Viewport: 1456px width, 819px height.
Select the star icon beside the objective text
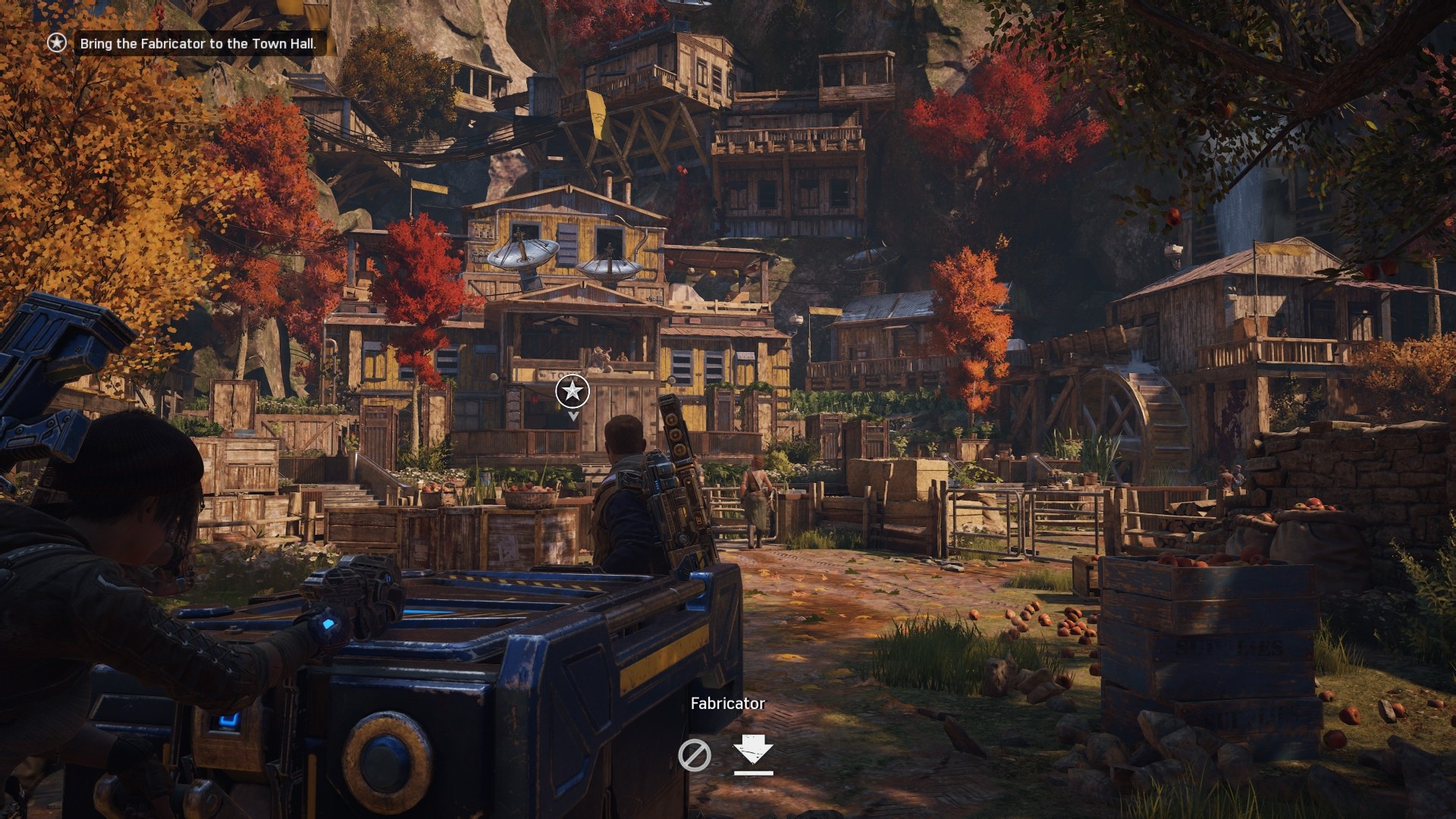tap(57, 43)
